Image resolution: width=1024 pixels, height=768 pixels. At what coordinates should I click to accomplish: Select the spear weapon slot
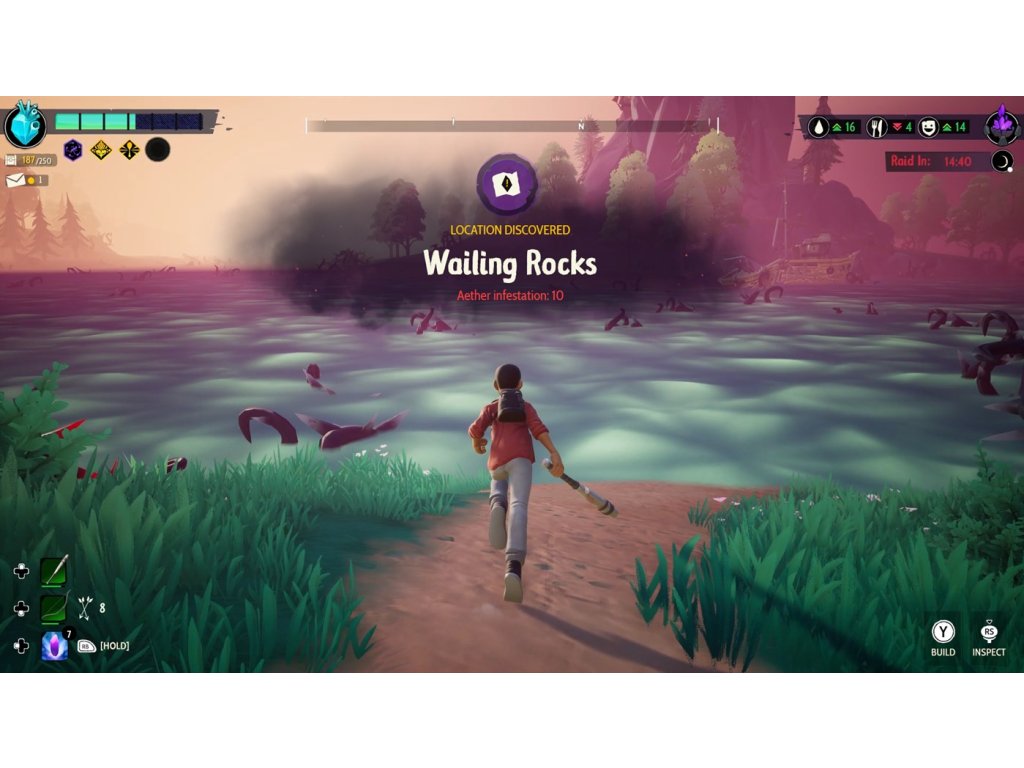click(x=53, y=572)
